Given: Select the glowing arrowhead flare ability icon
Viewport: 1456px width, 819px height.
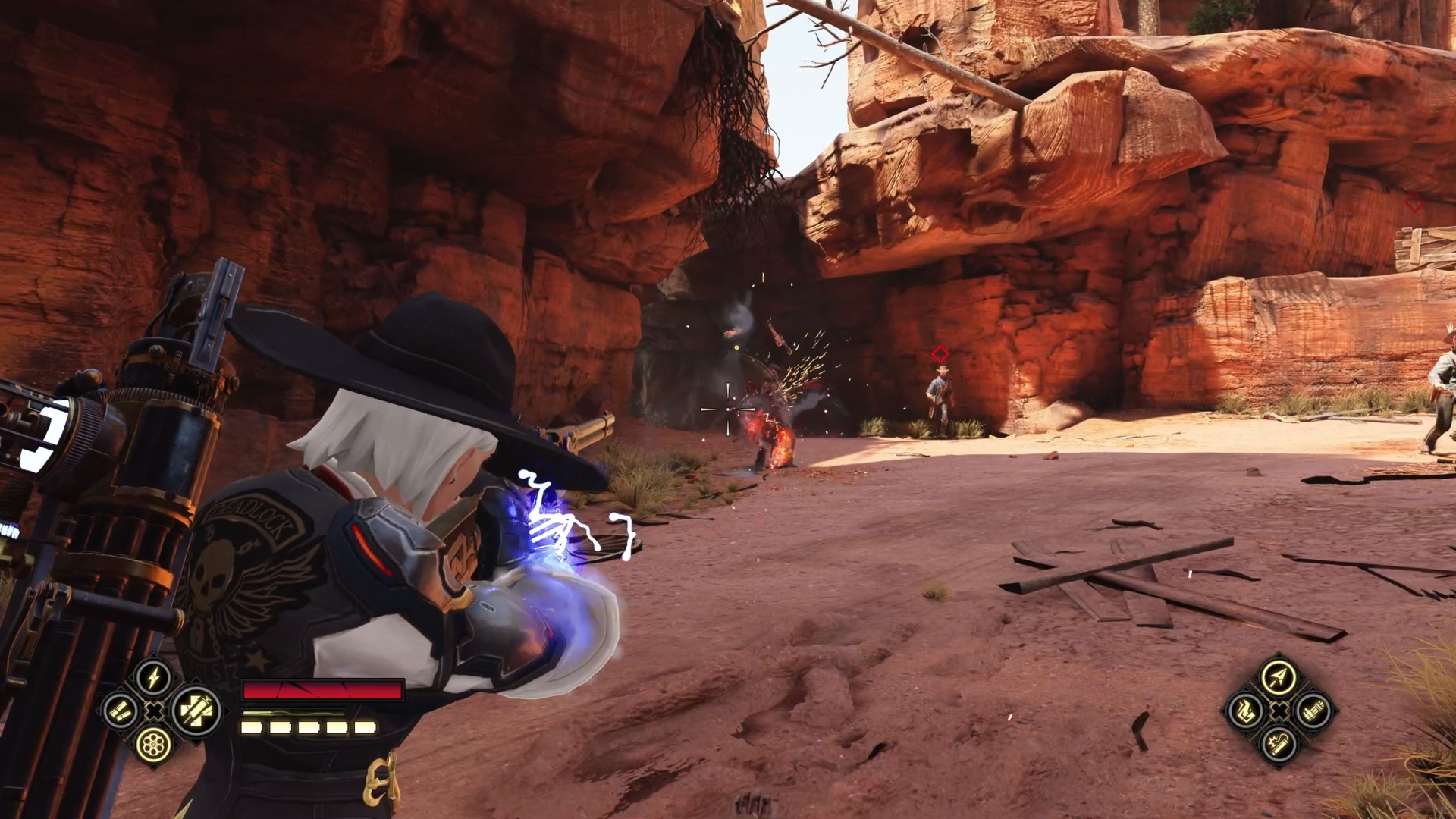Looking at the screenshot, I should point(1279,678).
